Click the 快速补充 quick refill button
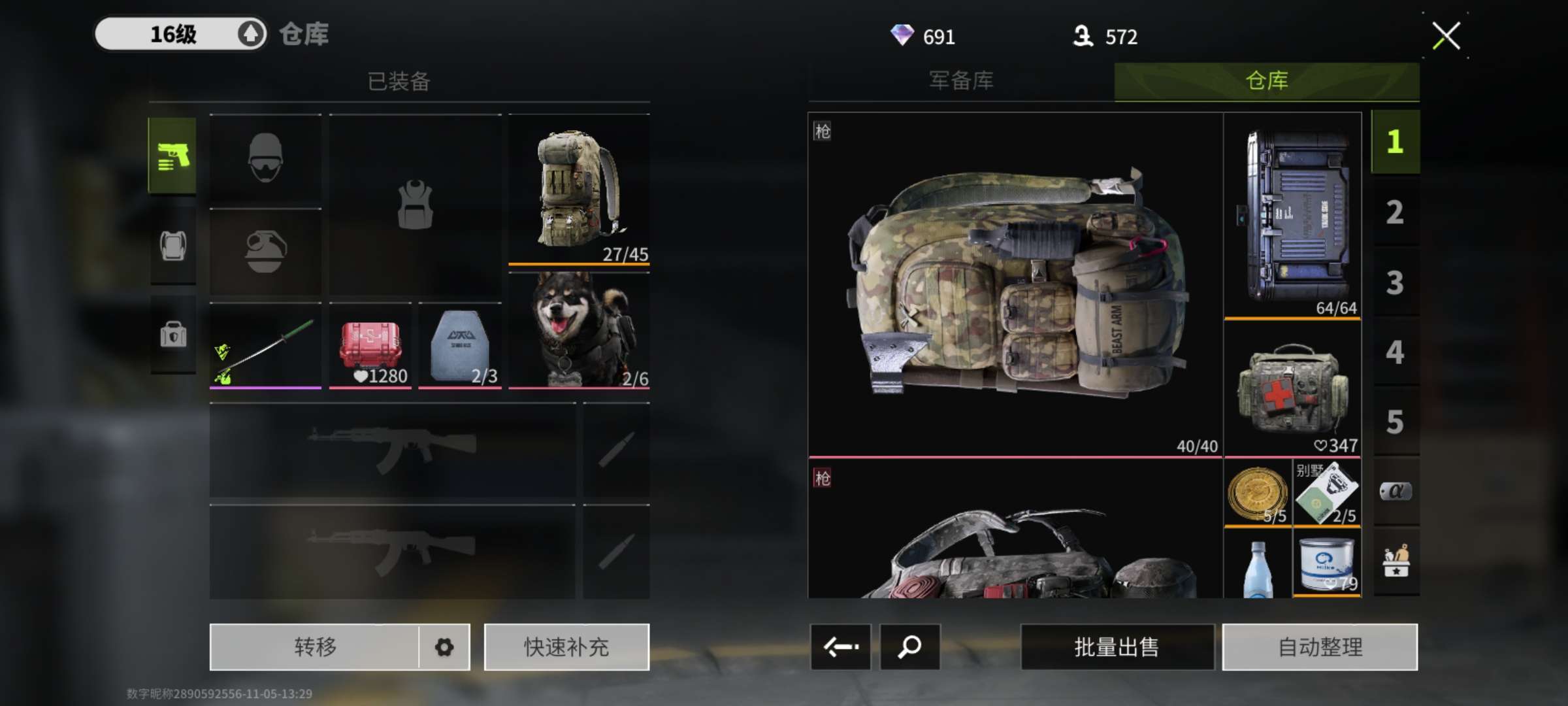Image resolution: width=1568 pixels, height=706 pixels. 566,647
